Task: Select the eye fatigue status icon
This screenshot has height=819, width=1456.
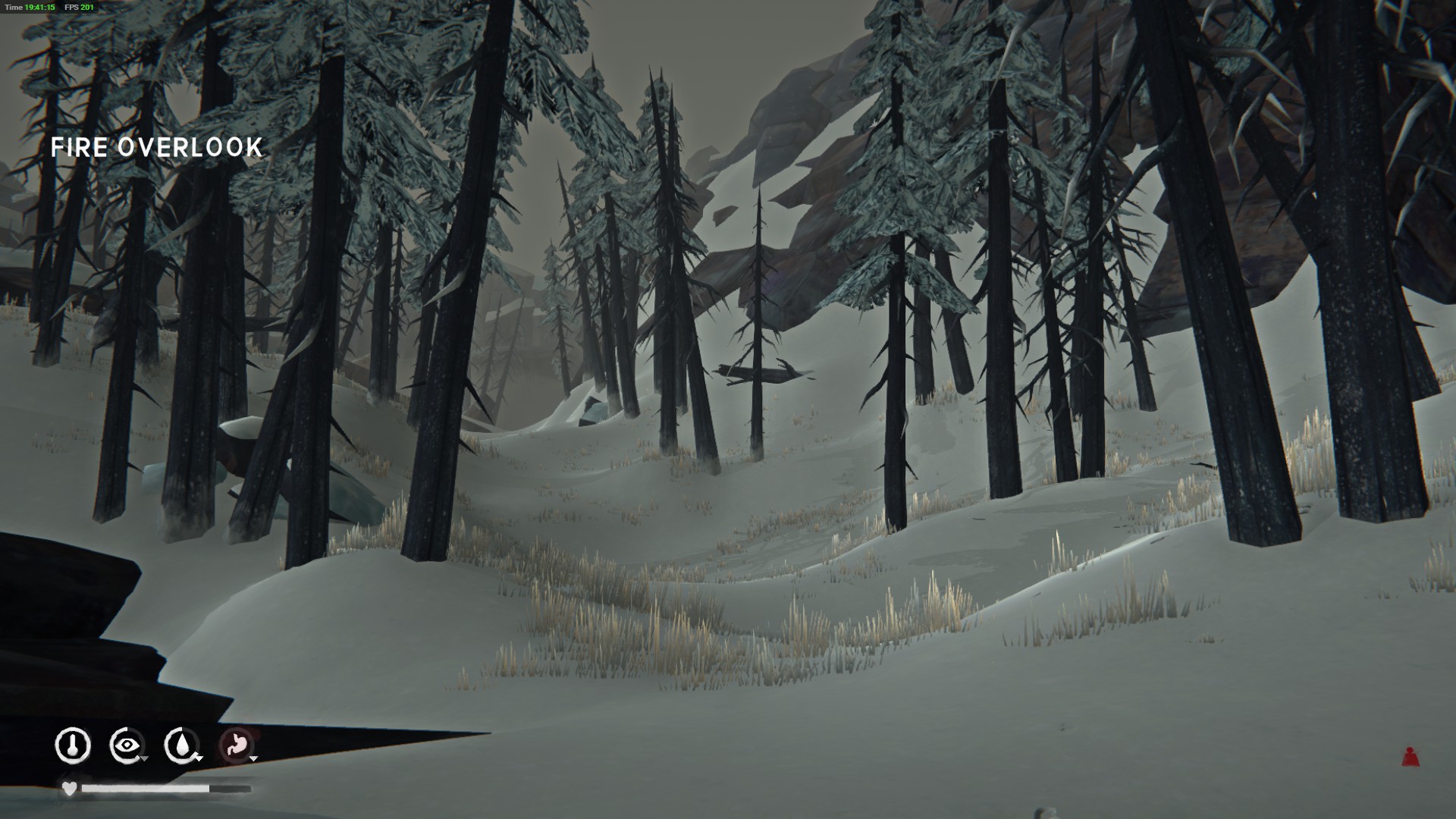Action: click(127, 745)
